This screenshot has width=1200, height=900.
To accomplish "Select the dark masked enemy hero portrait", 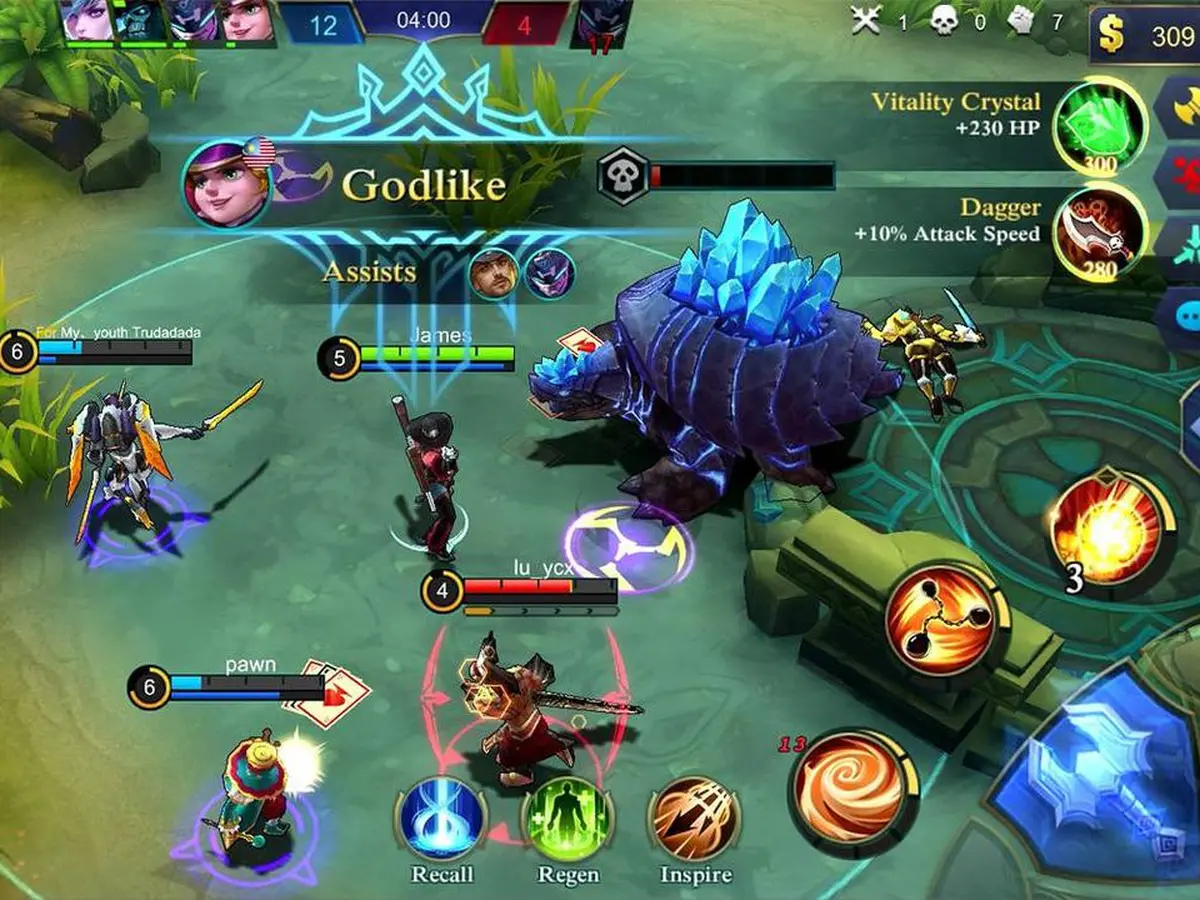I will click(x=602, y=22).
